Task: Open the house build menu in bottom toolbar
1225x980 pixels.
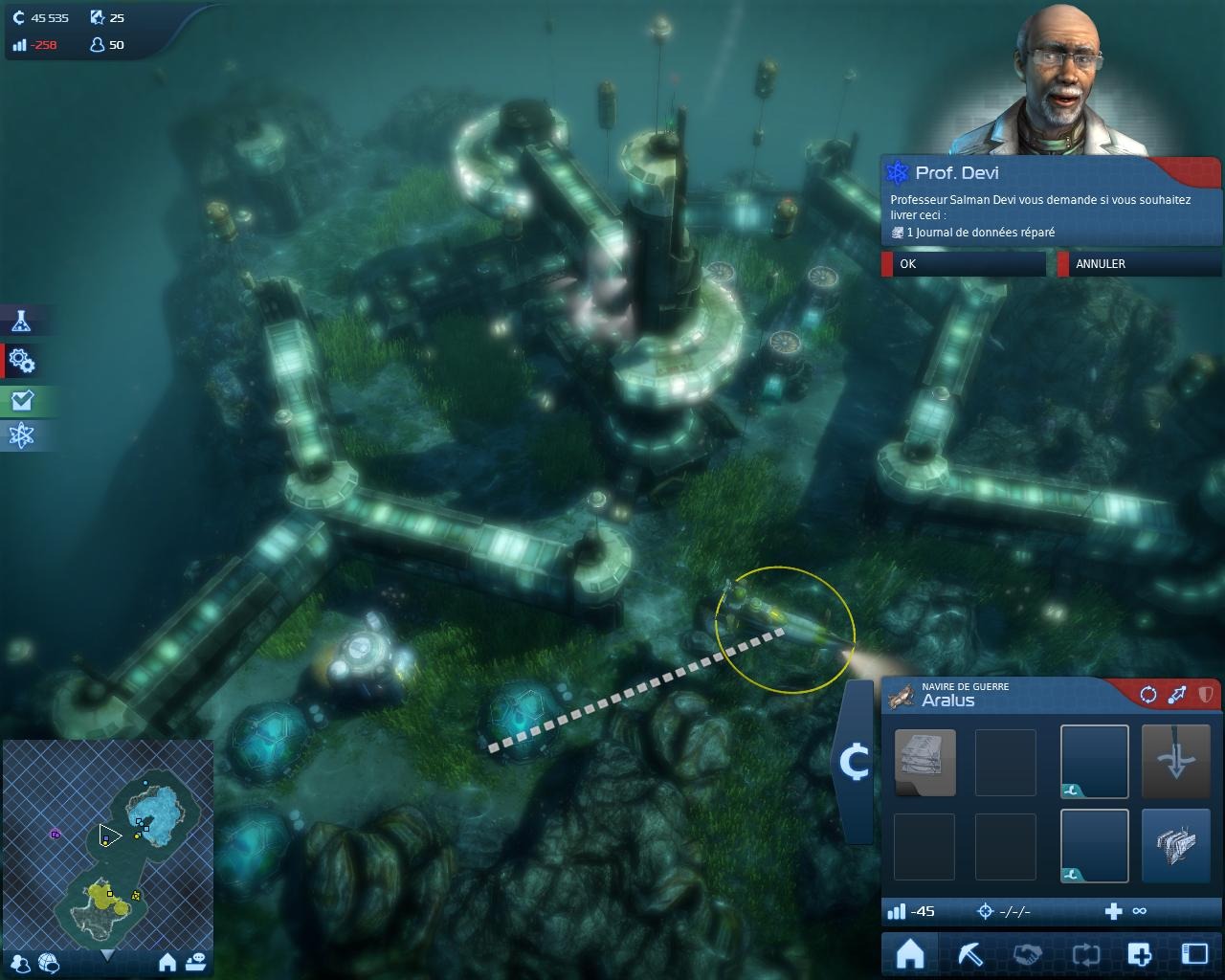Action: pos(910,954)
